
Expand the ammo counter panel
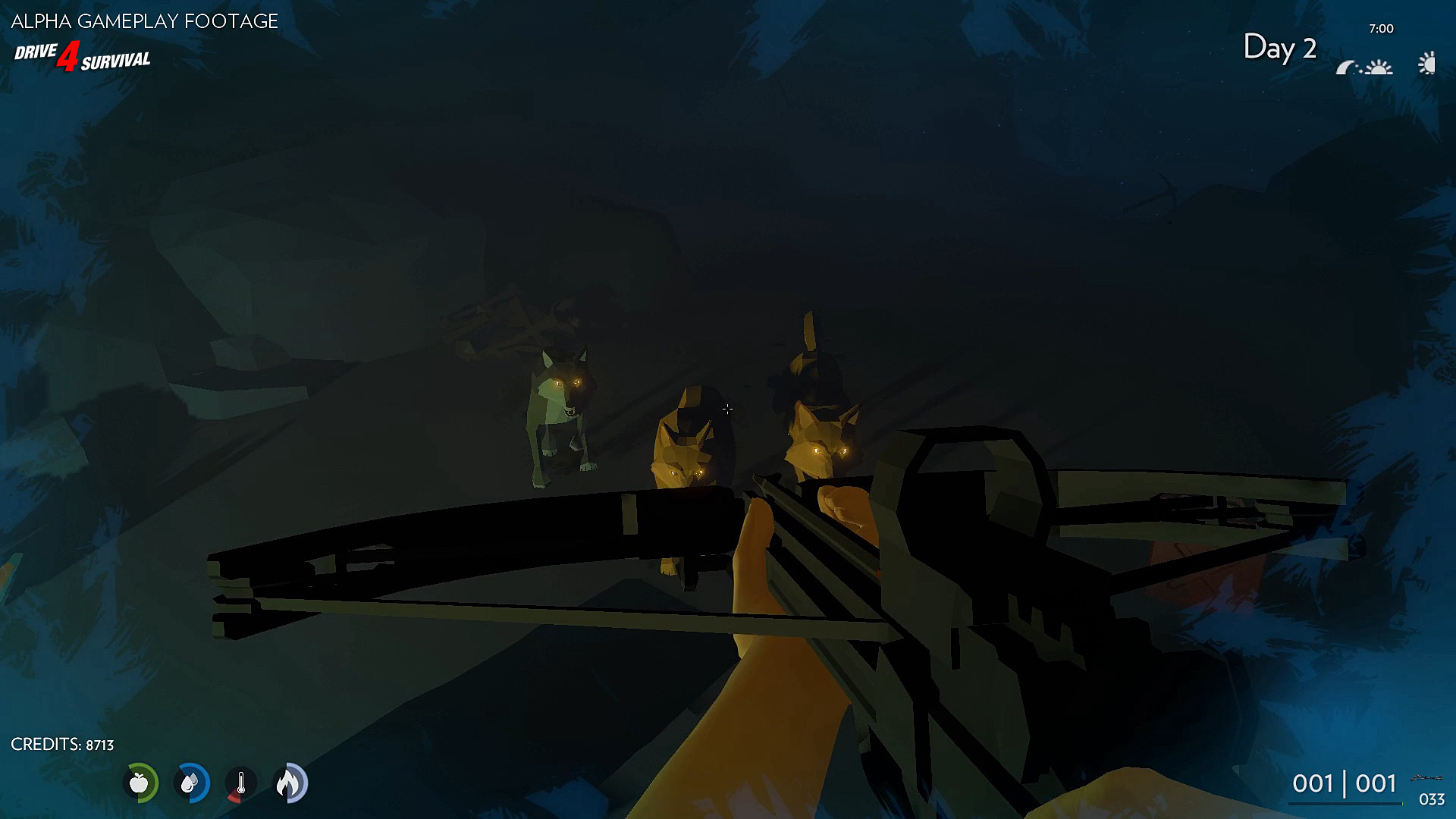1344,783
